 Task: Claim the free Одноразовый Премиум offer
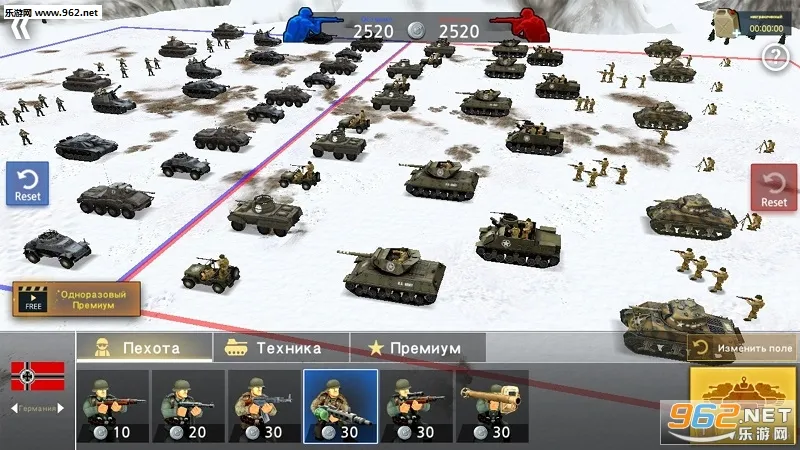pyautogui.click(x=76, y=299)
